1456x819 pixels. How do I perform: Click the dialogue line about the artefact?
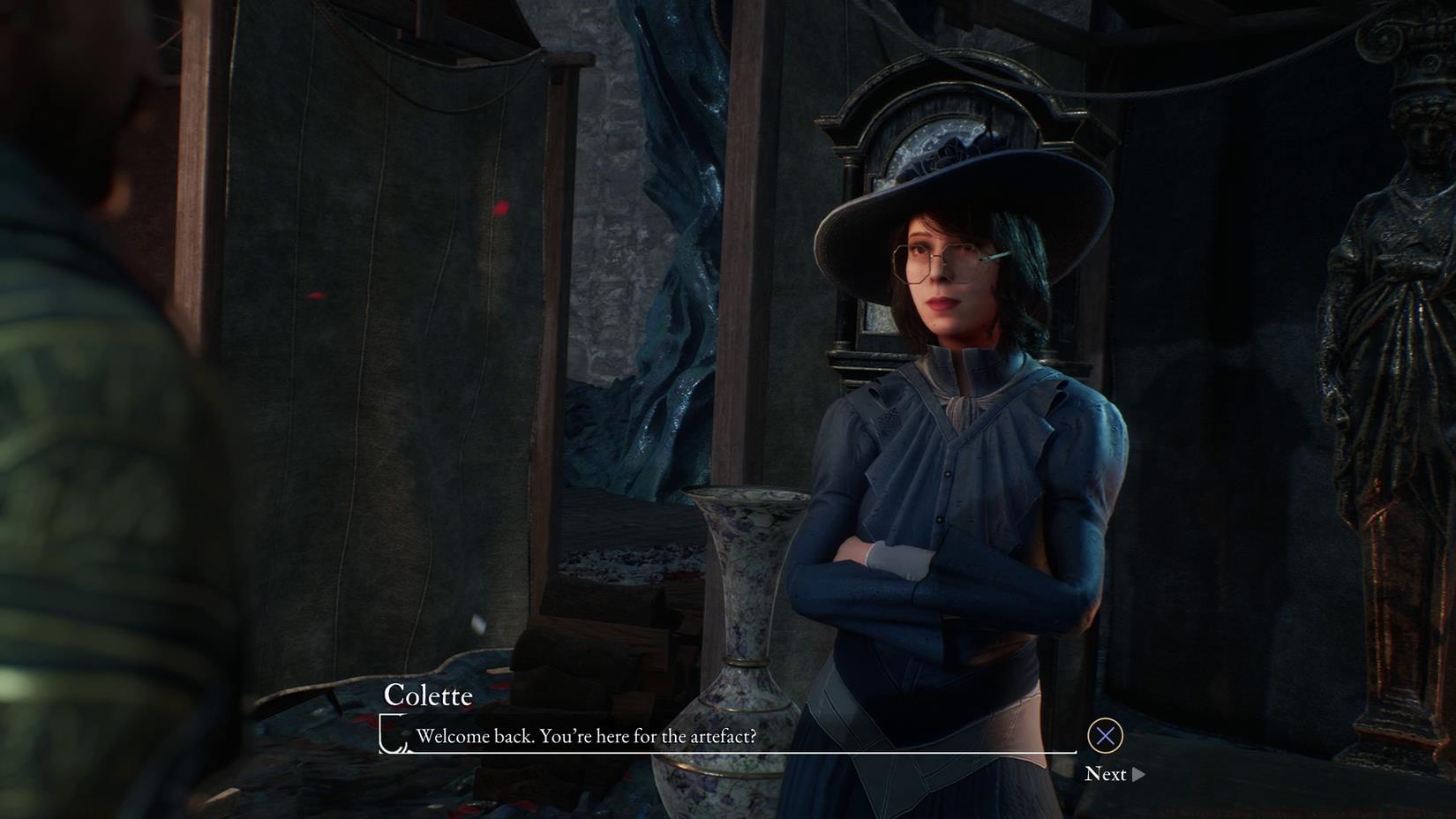click(585, 736)
